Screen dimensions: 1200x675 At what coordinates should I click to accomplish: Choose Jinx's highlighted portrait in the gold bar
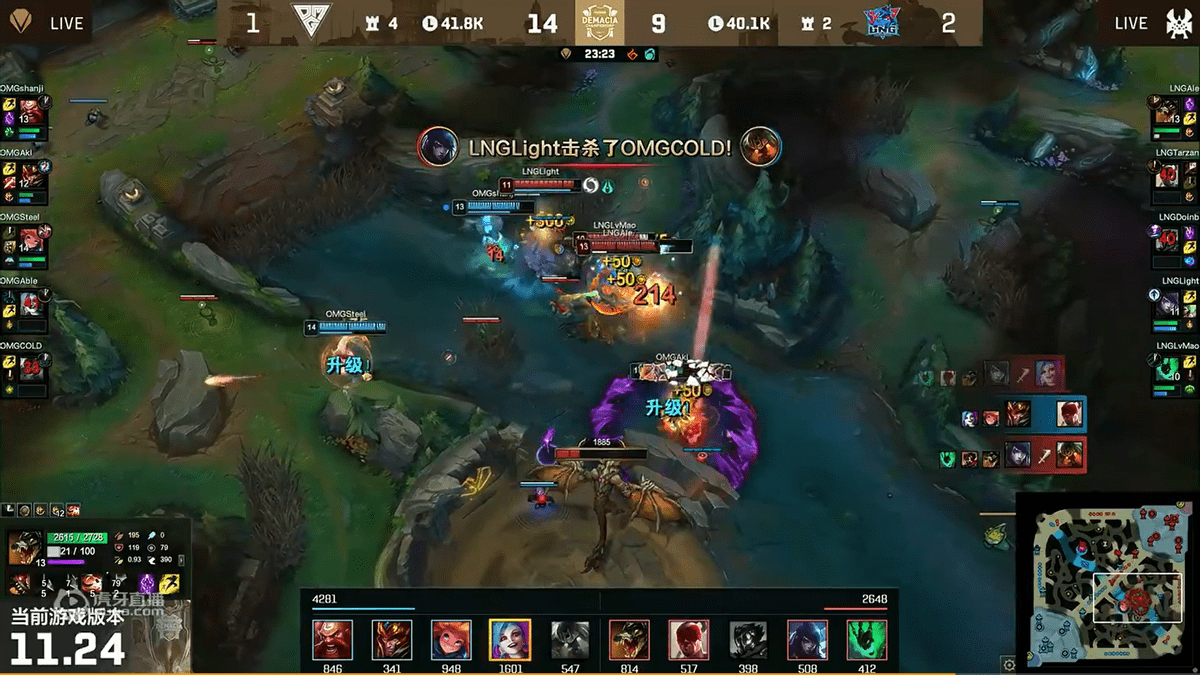pos(509,640)
